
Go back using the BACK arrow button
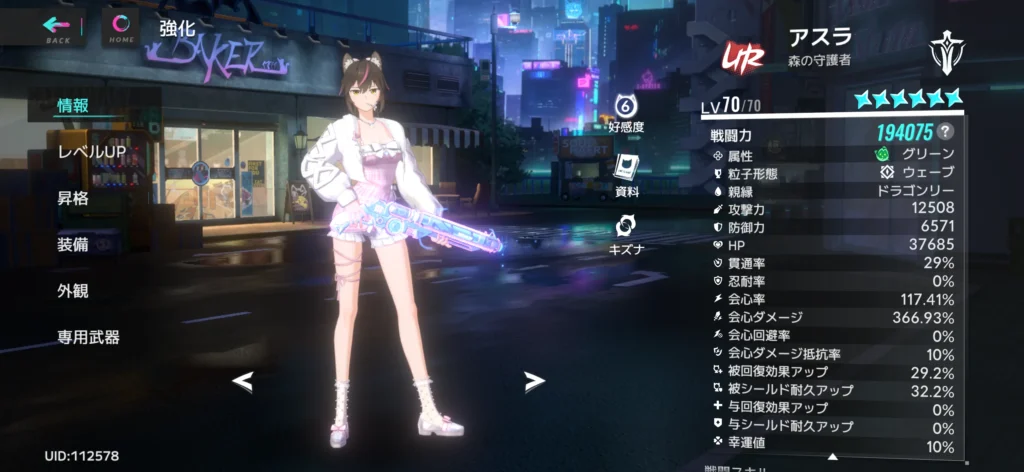coord(58,27)
